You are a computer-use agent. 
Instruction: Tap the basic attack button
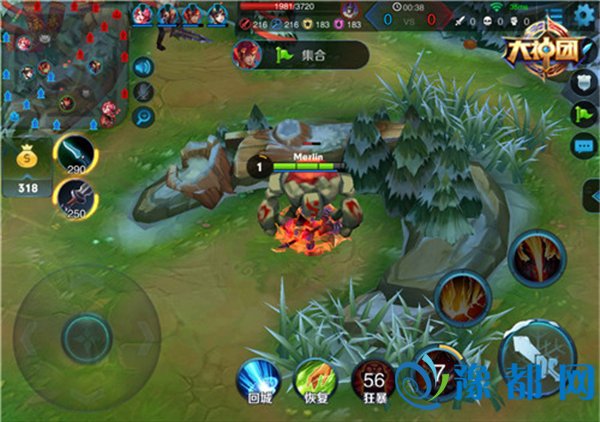click(537, 357)
